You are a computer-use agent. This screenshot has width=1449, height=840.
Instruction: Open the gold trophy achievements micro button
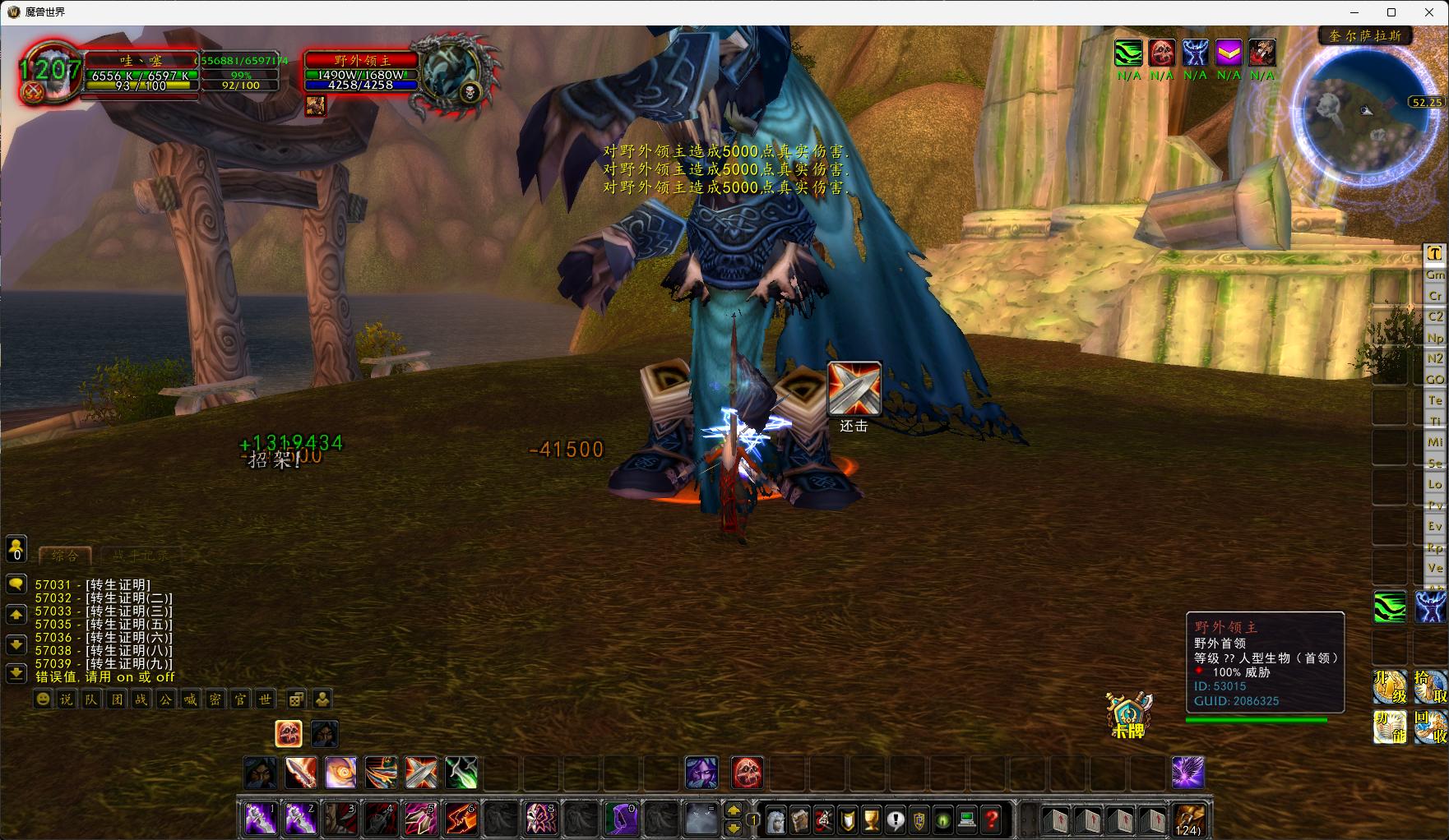tap(872, 819)
